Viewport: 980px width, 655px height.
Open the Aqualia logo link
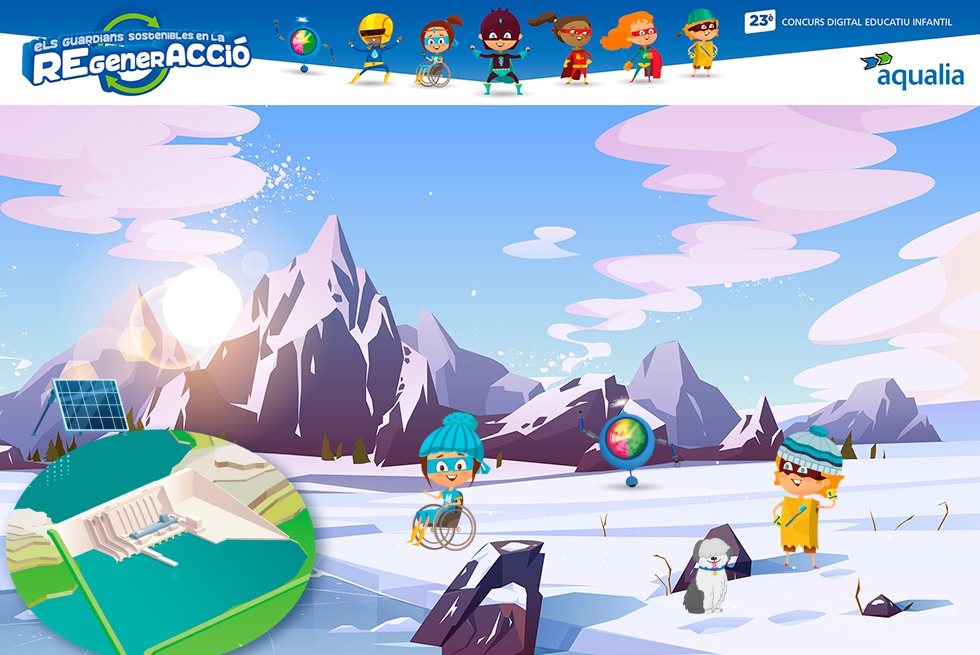913,70
